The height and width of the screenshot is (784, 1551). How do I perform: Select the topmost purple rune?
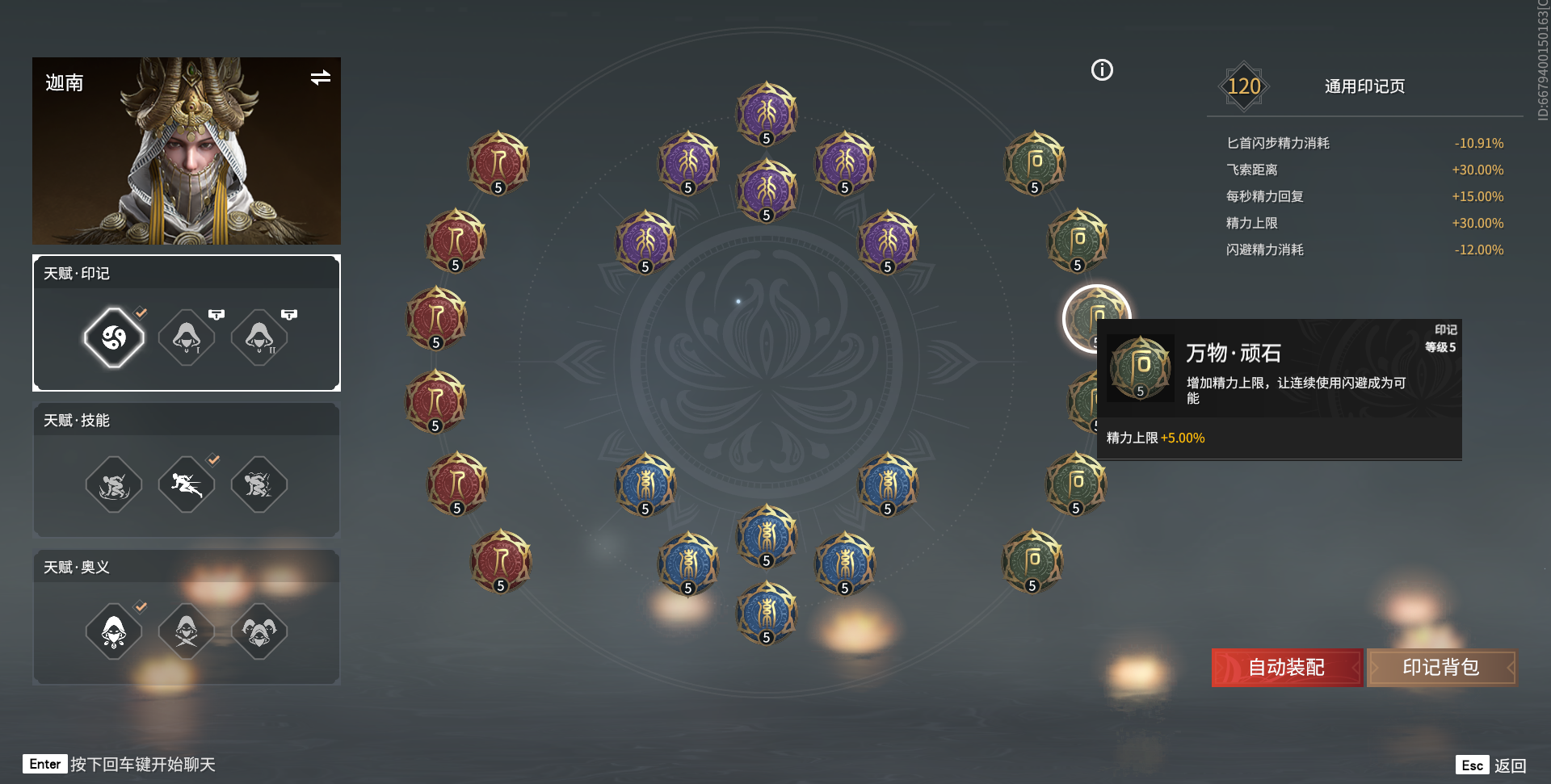(x=767, y=113)
